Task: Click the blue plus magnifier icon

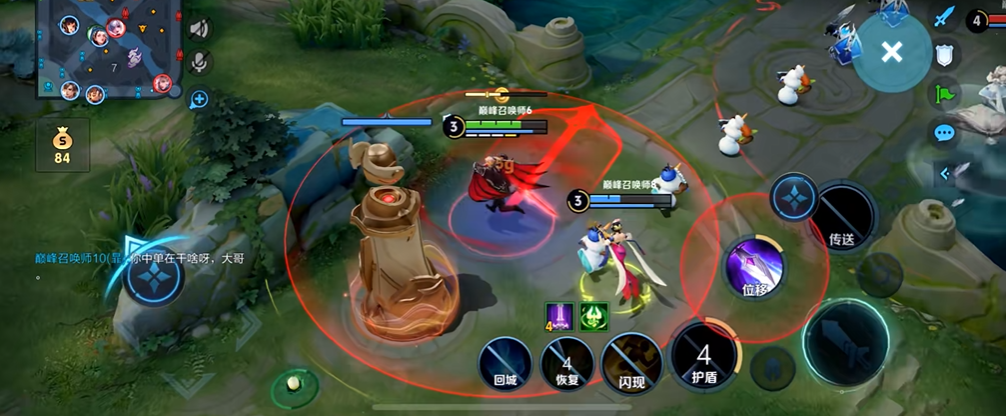Action: tap(199, 98)
